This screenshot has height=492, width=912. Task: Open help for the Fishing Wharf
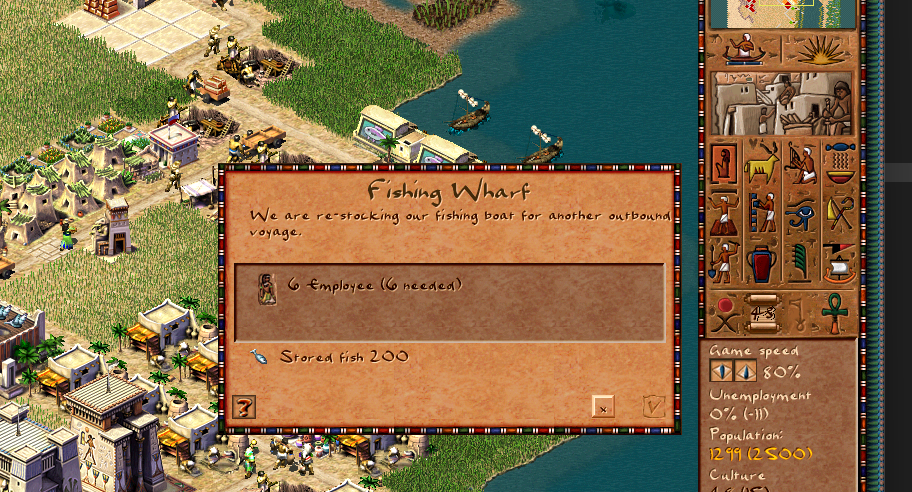pyautogui.click(x=244, y=406)
